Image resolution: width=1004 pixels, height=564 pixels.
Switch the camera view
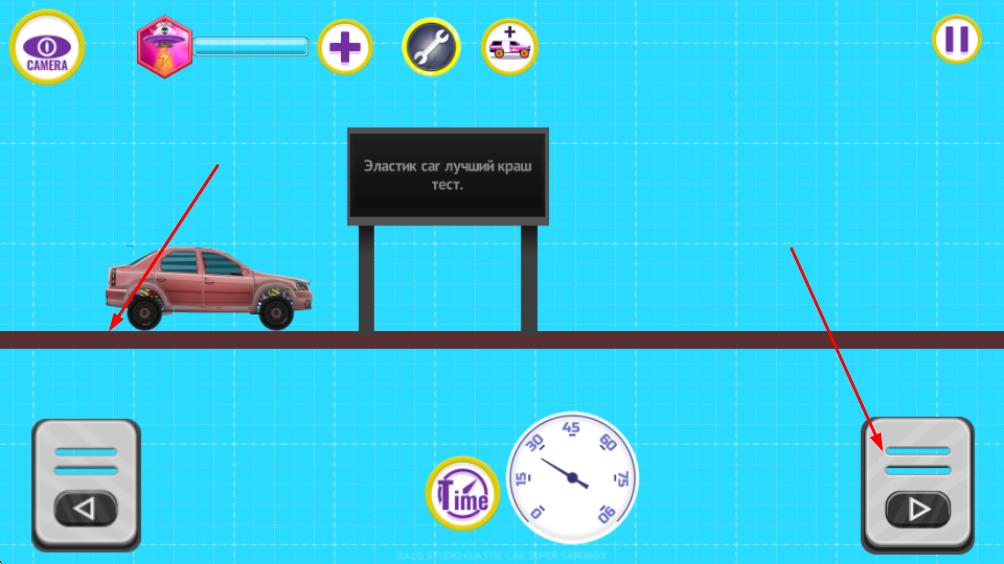tap(46, 46)
